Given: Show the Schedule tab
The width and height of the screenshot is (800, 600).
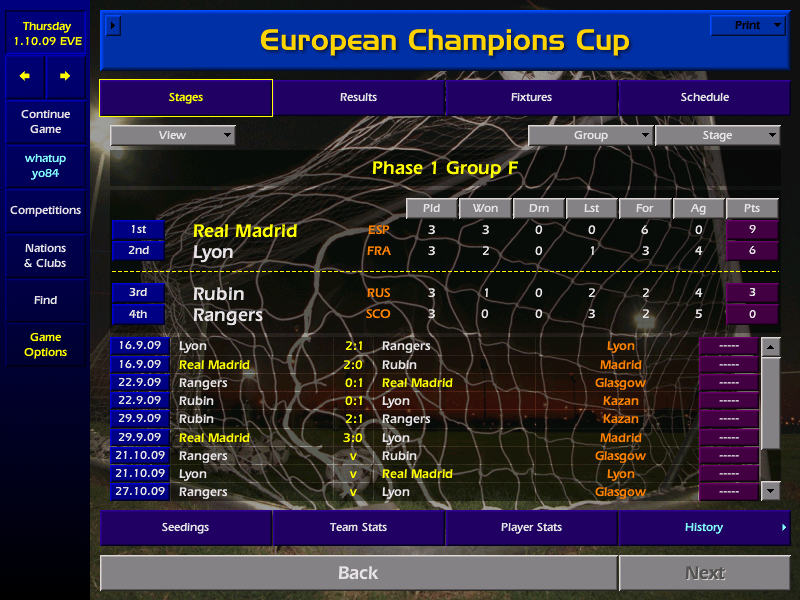Looking at the screenshot, I should (x=704, y=97).
